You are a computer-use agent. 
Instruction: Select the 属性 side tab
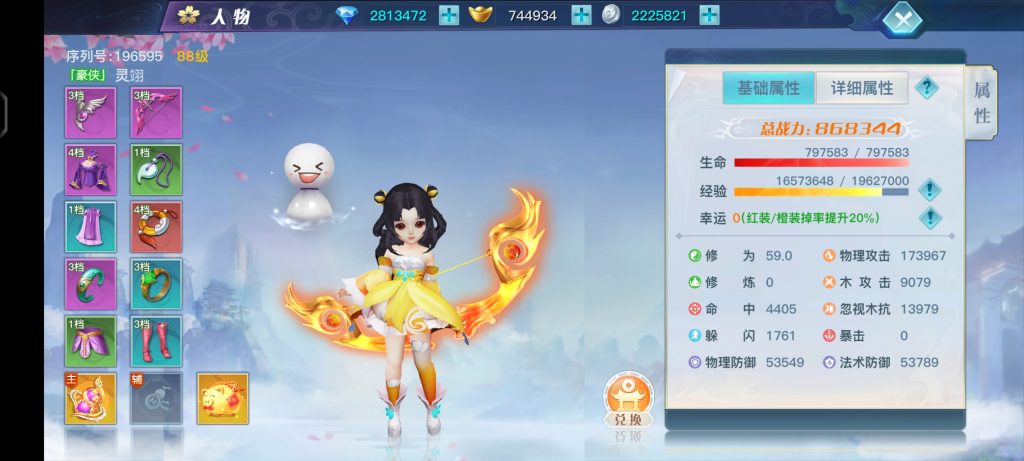(981, 103)
